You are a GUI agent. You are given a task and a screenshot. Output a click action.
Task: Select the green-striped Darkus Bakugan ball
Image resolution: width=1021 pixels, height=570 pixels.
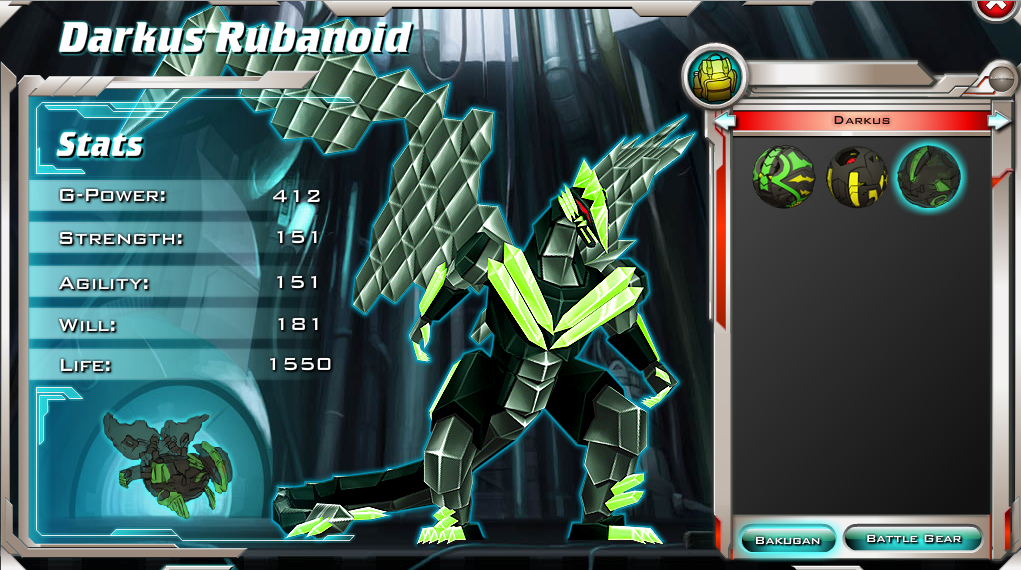click(x=784, y=177)
